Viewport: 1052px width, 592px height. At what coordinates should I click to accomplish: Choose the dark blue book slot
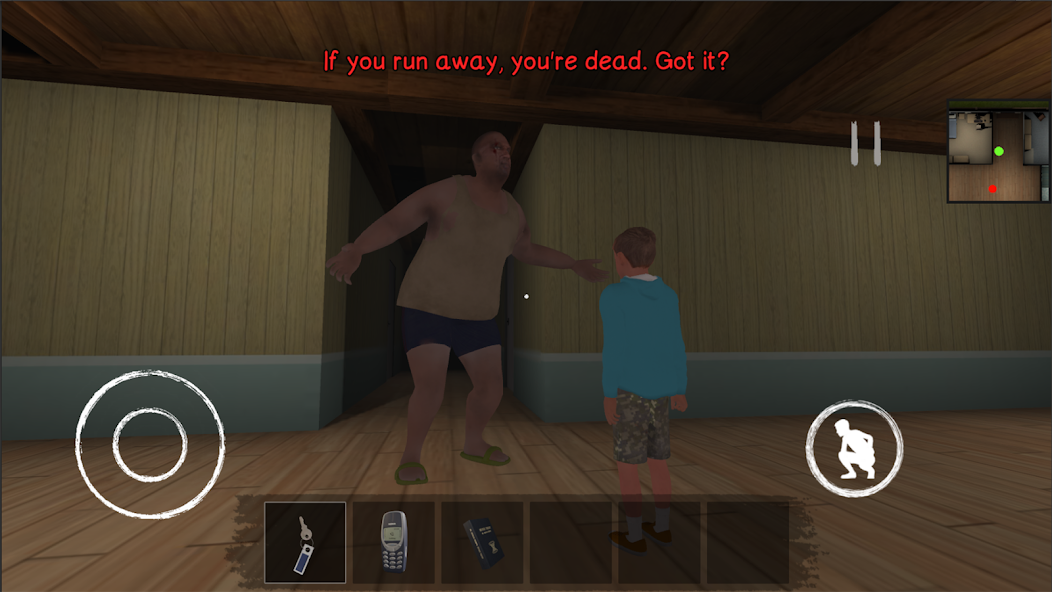(x=482, y=542)
